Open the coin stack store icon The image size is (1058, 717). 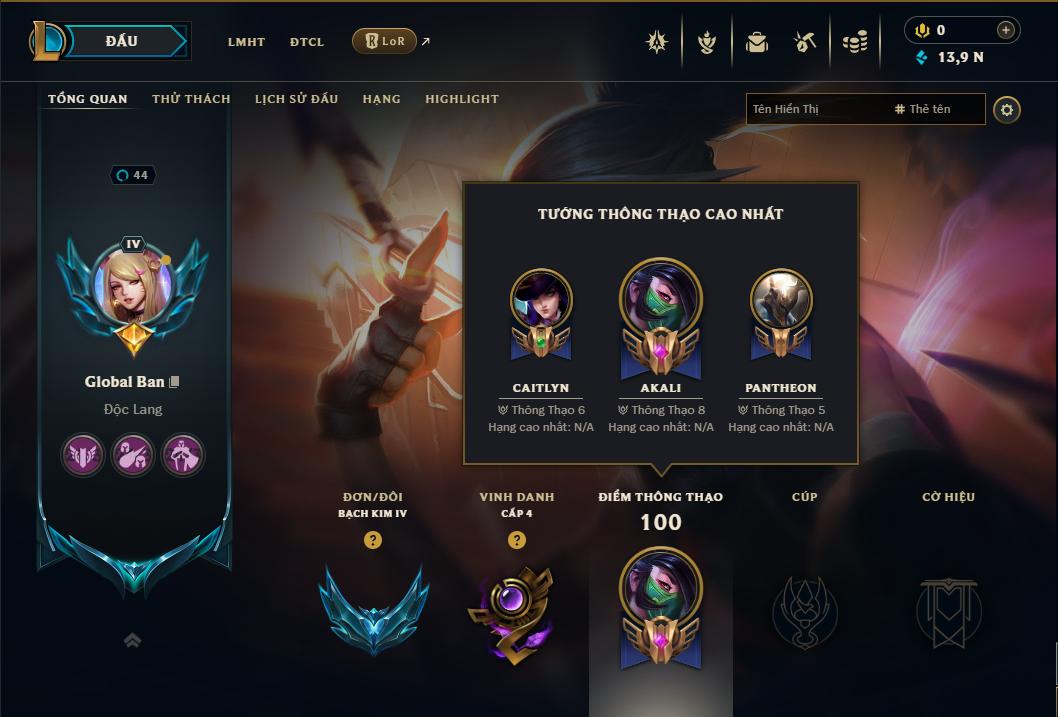(854, 42)
